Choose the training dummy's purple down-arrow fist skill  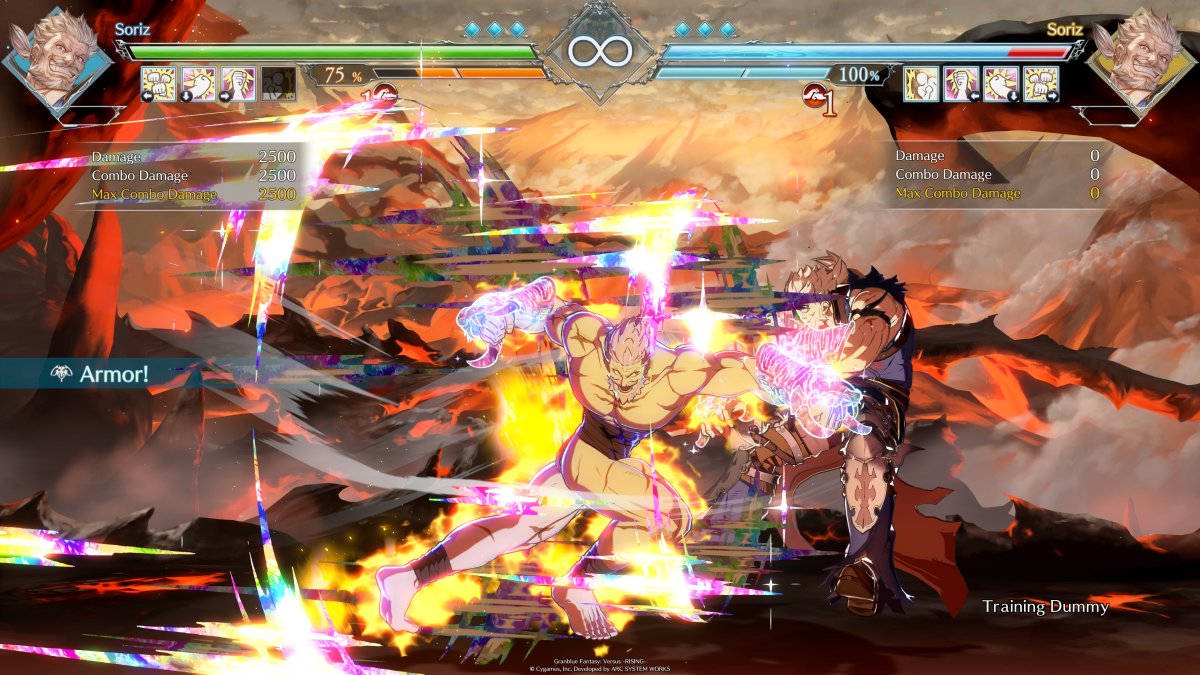(1001, 84)
